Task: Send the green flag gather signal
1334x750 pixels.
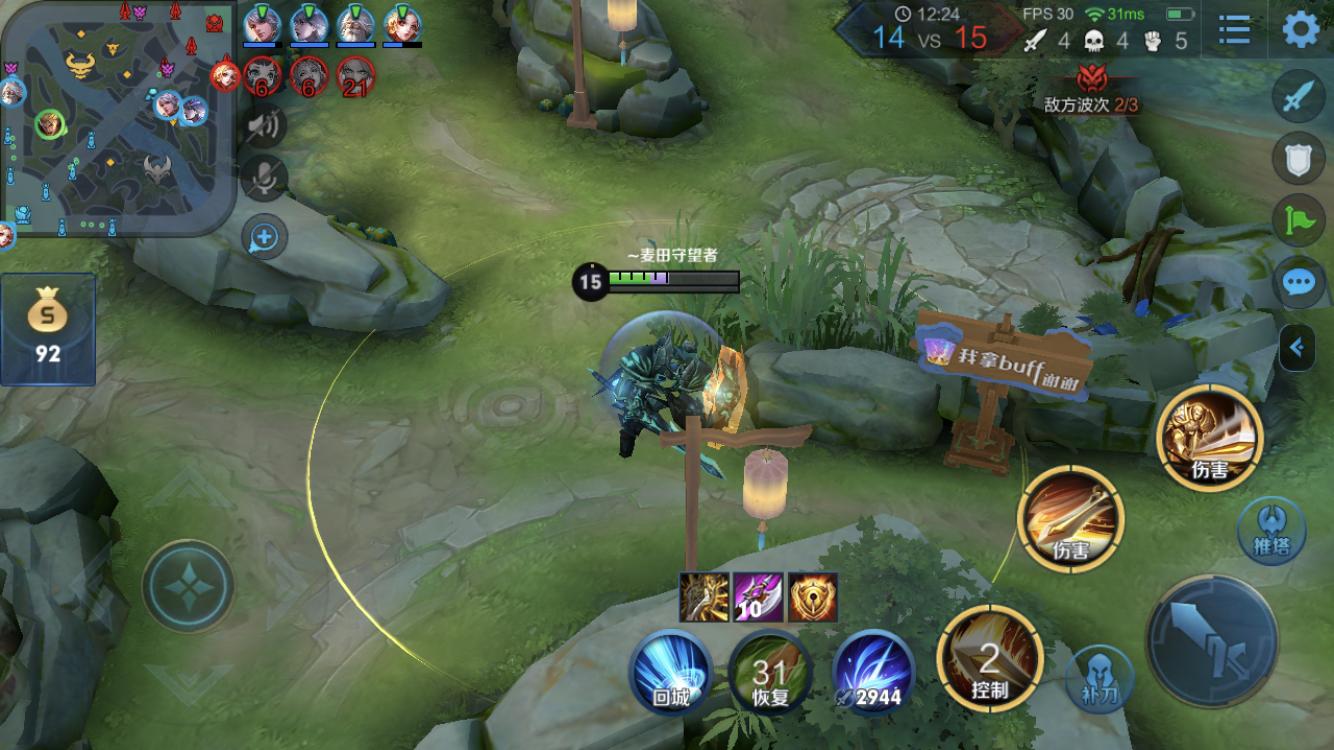Action: point(1298,220)
